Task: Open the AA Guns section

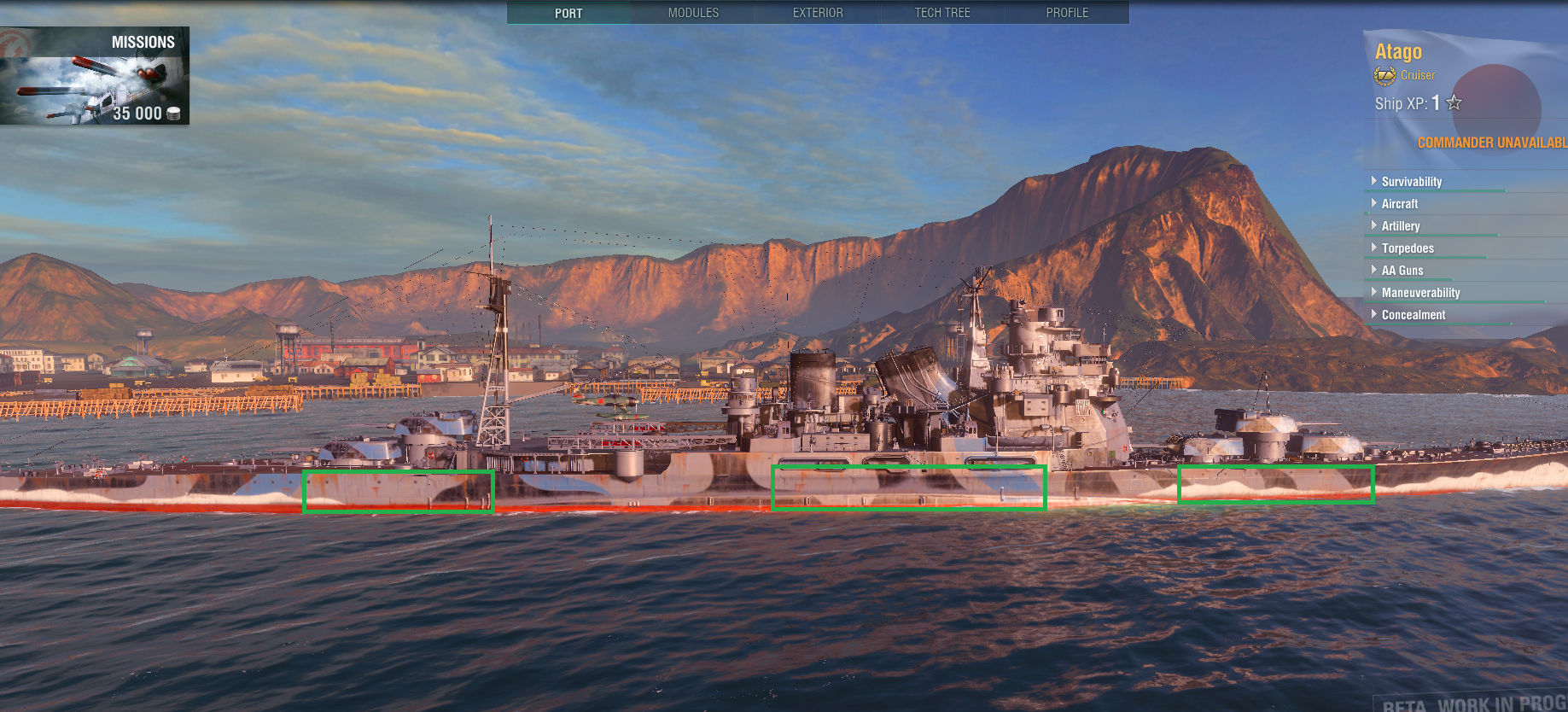Action: 1402,271
